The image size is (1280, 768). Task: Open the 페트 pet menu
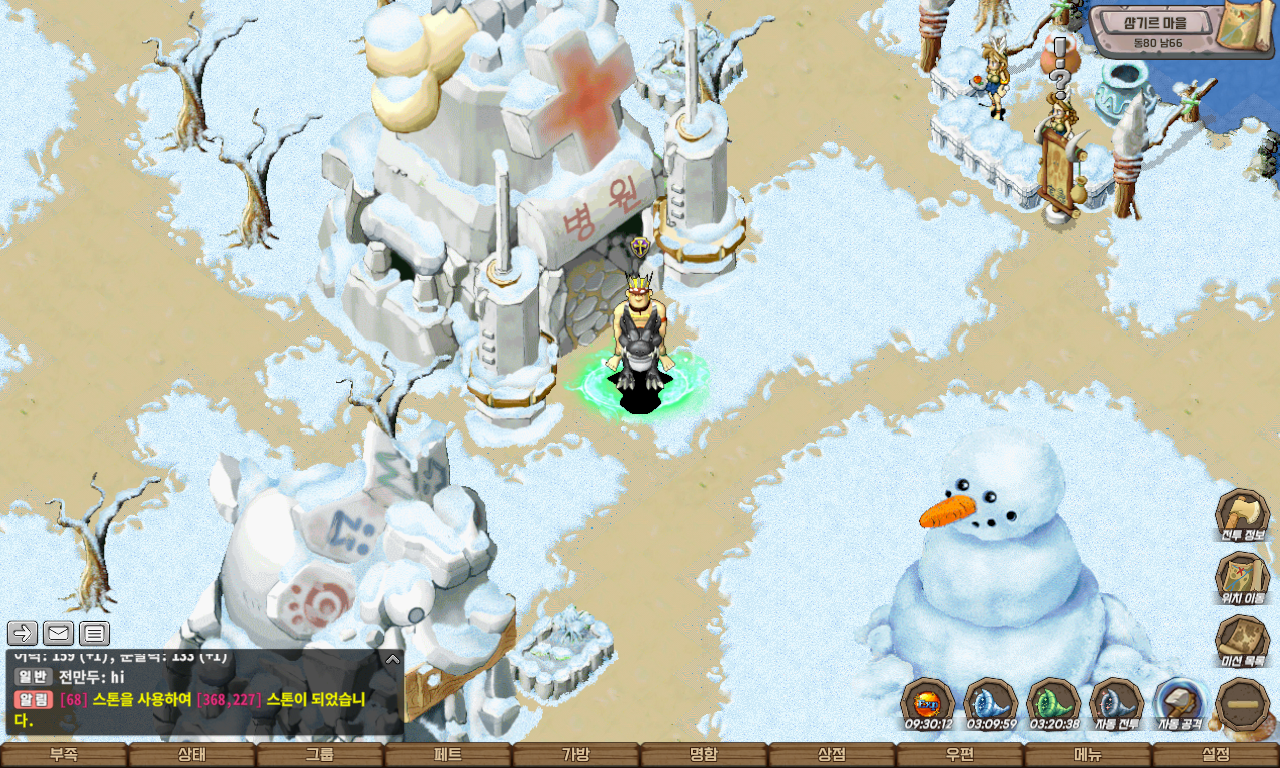(x=448, y=755)
